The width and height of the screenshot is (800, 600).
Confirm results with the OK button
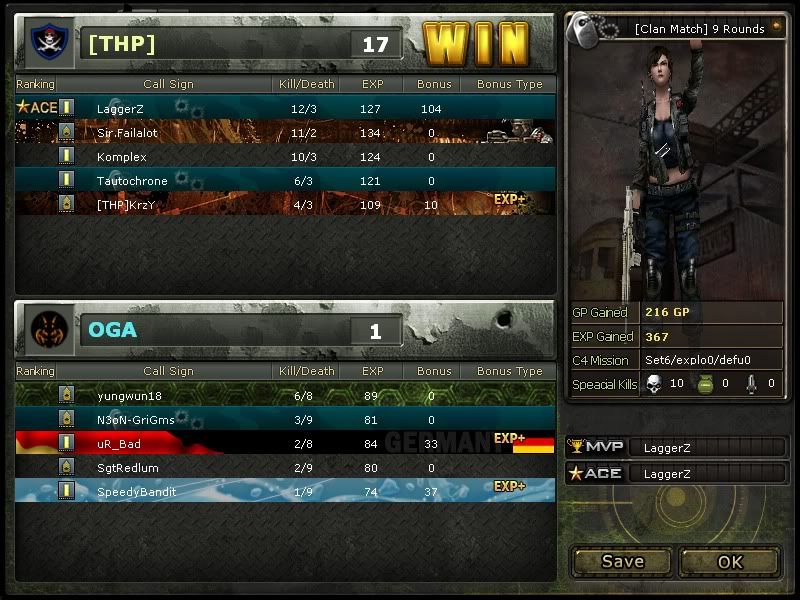tap(730, 561)
